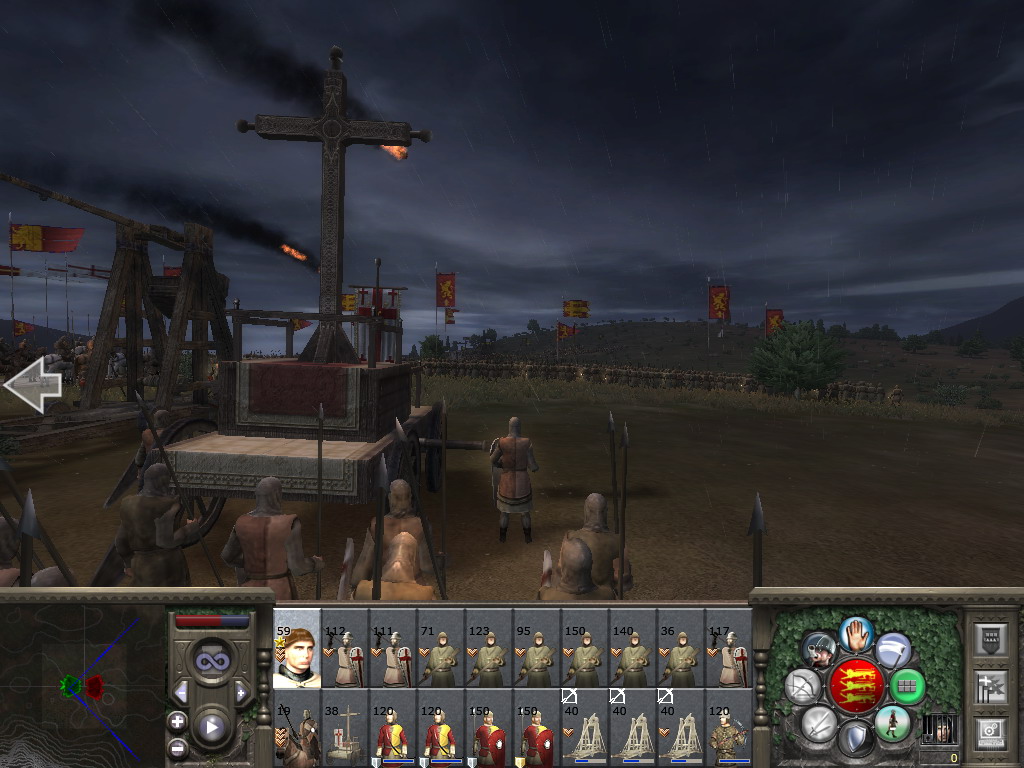This screenshot has height=768, width=1024.
Task: Select the holy cross wagon unit card
Action: coord(345,728)
